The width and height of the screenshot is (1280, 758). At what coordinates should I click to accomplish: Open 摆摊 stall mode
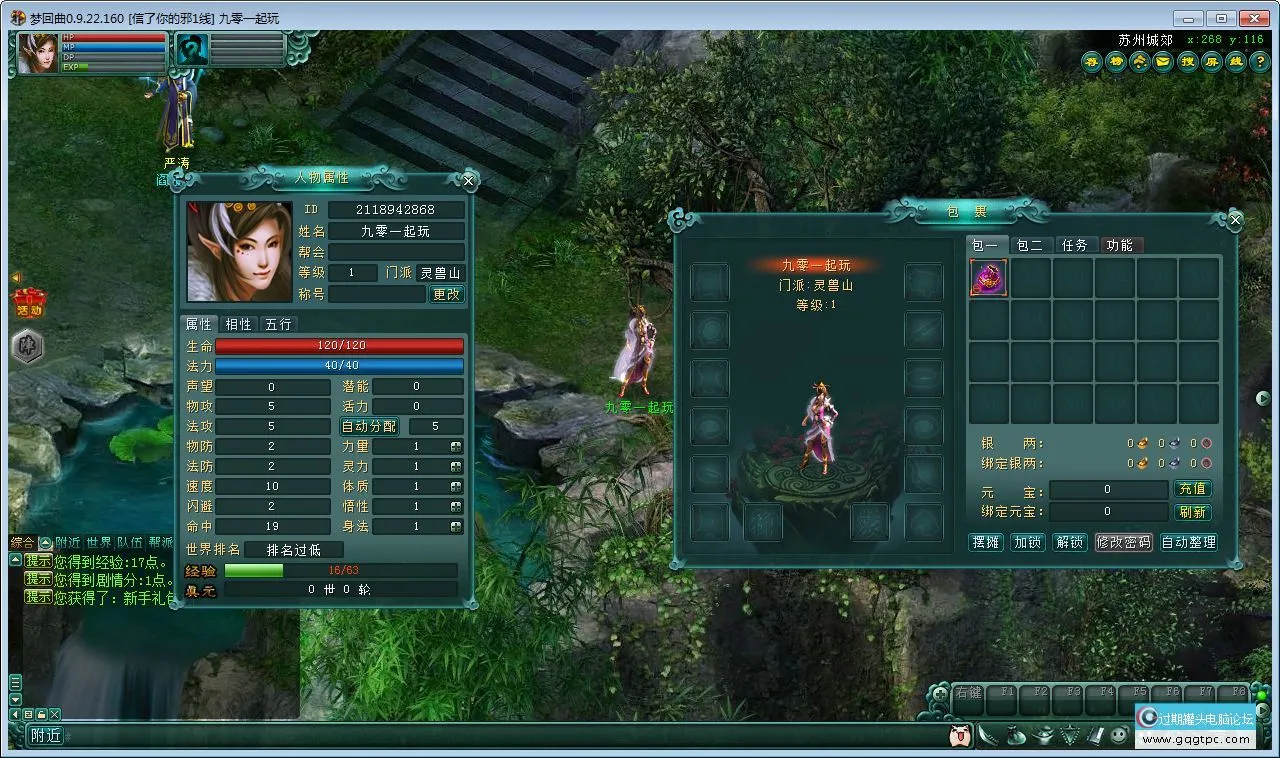pos(986,542)
